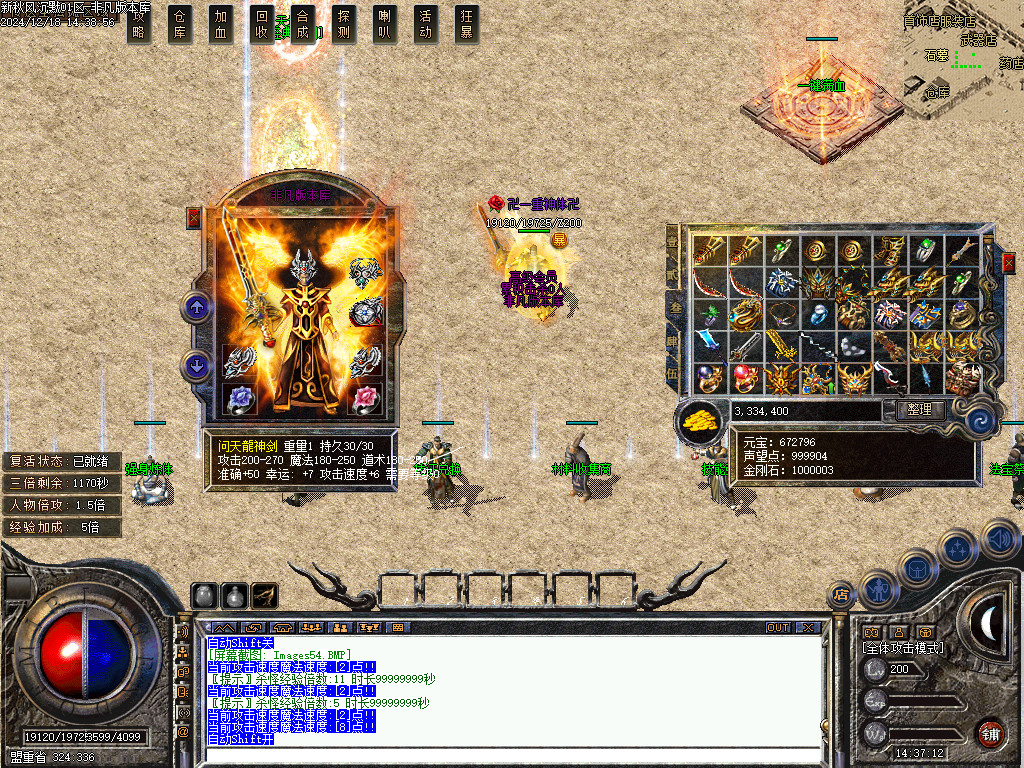The height and width of the screenshot is (768, 1024).
Task: Click the gold ingot pile icon
Action: click(700, 420)
